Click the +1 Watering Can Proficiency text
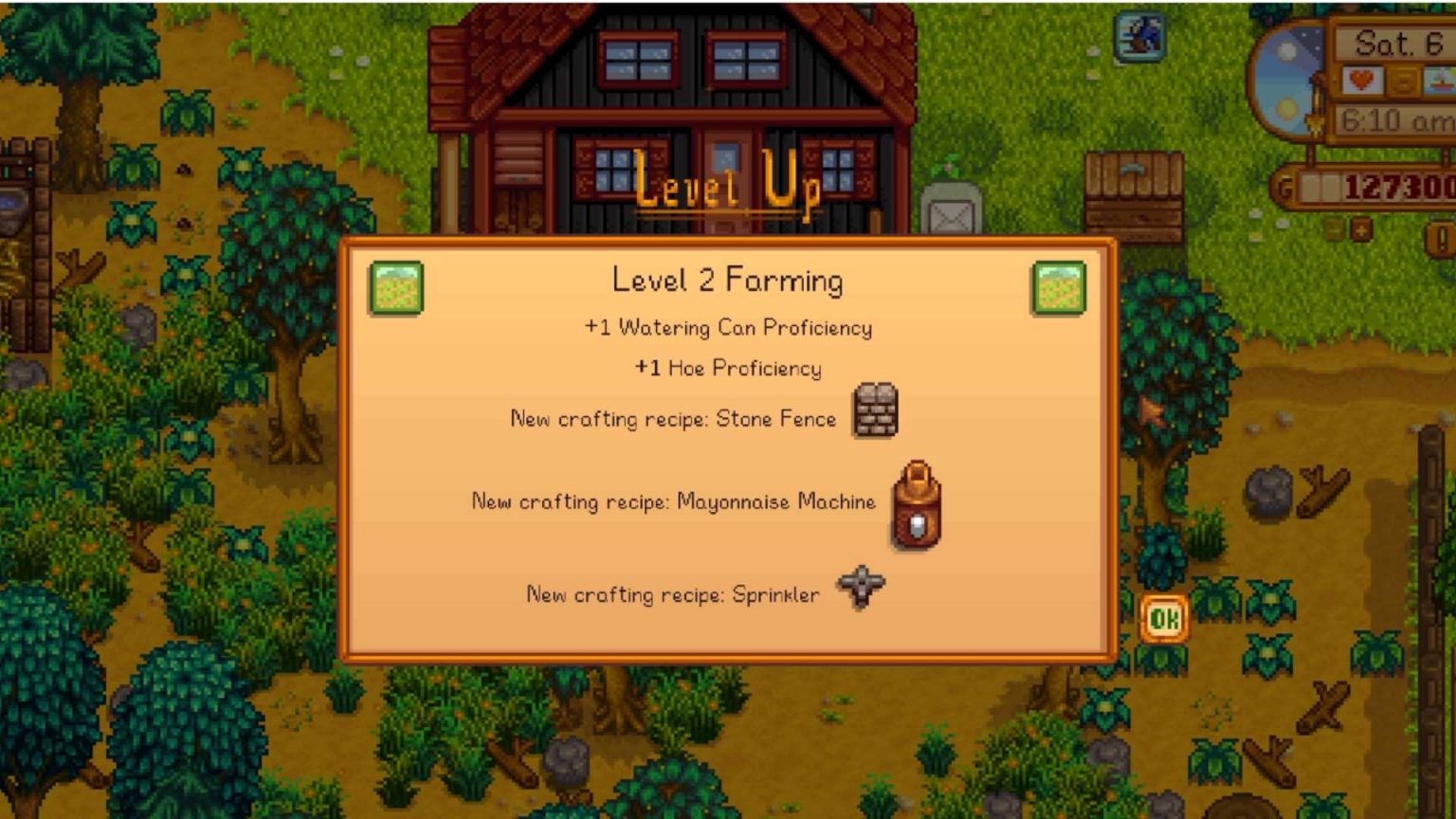This screenshot has height=819, width=1456. pos(728,328)
